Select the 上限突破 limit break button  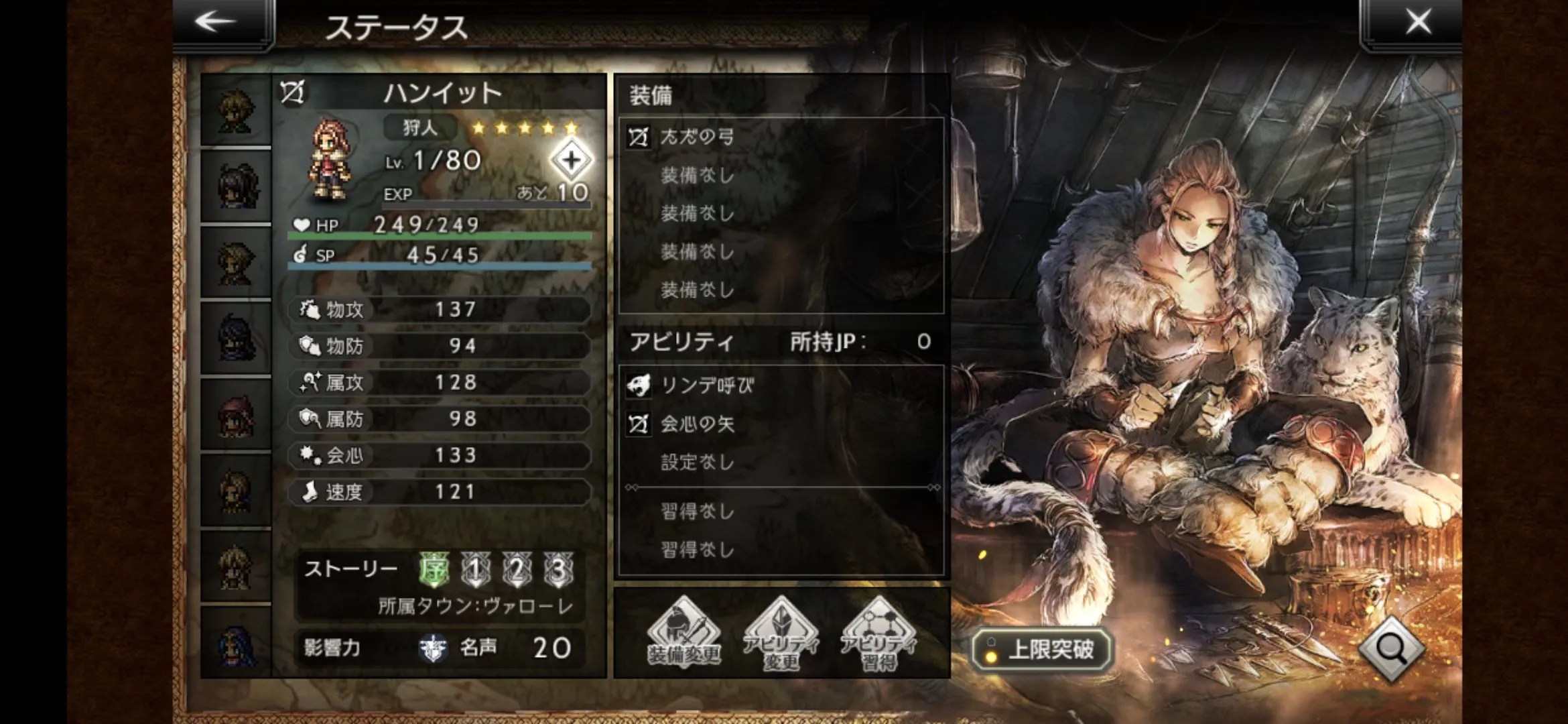tap(1042, 649)
